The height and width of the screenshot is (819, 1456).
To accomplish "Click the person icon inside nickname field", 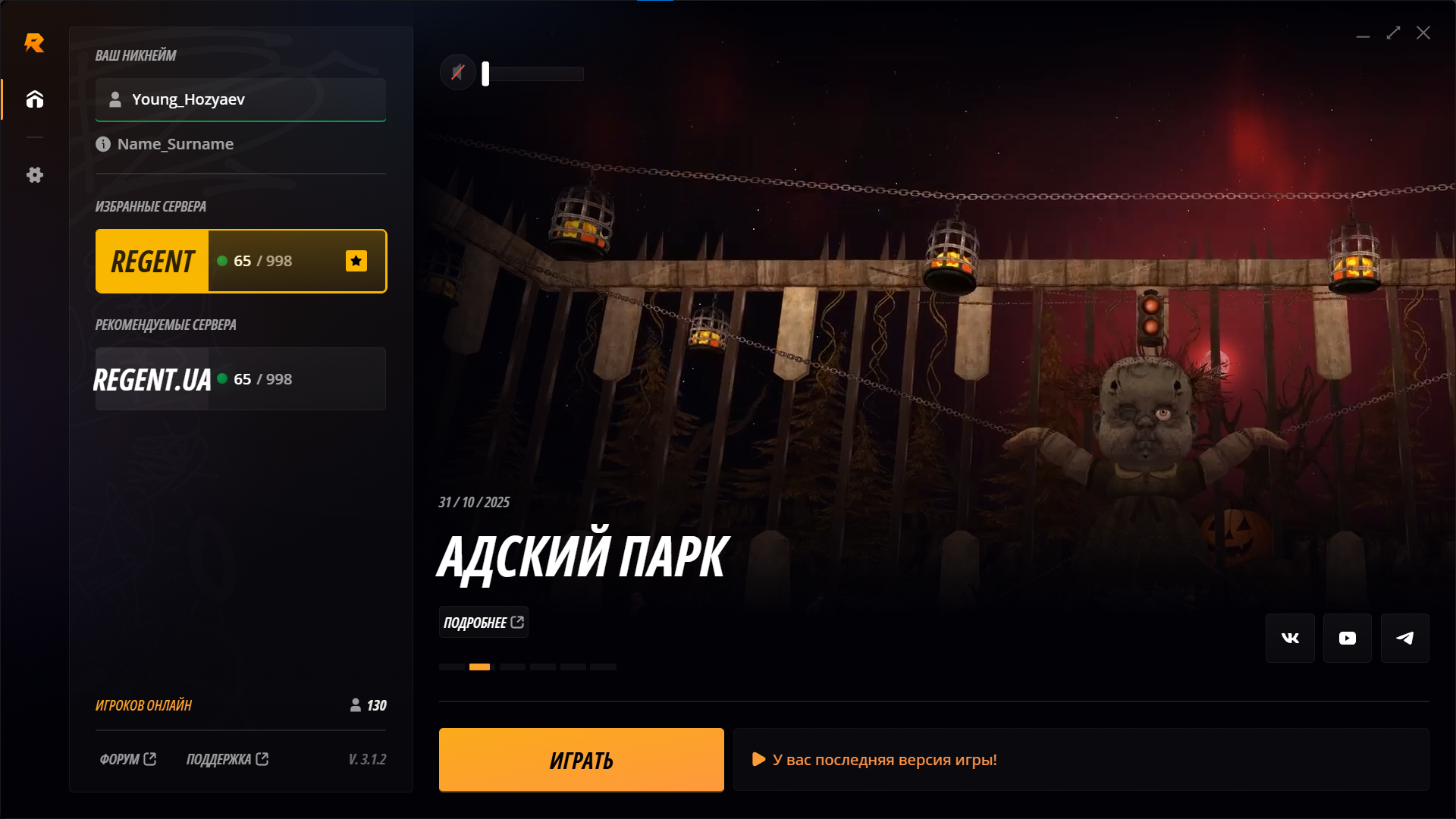I will coord(115,99).
